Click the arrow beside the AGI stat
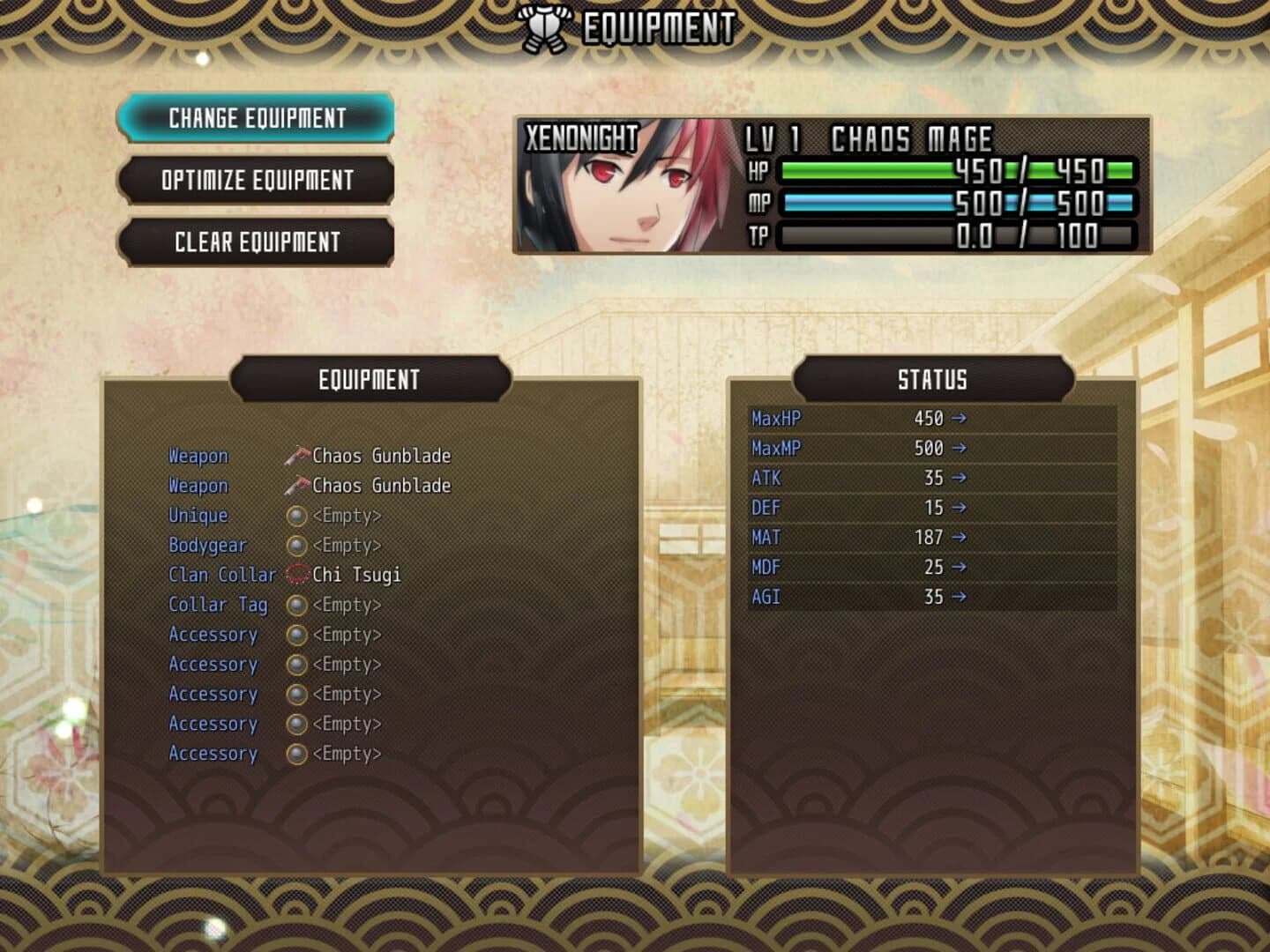 [958, 597]
